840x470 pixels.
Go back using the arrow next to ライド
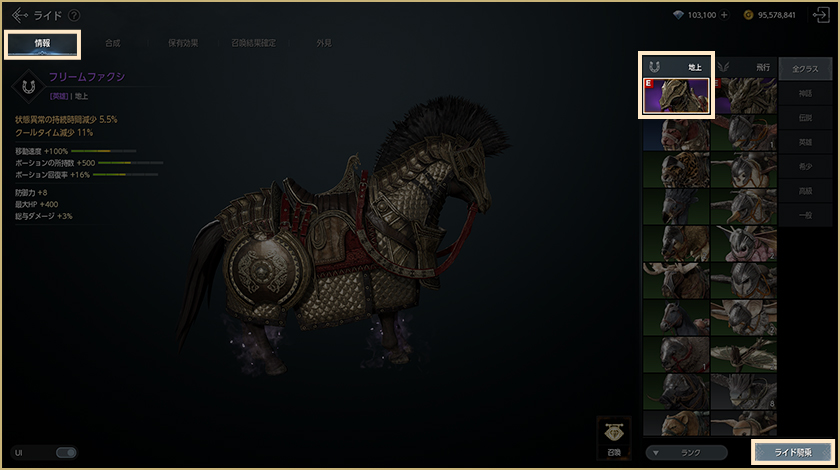pyautogui.click(x=20, y=15)
